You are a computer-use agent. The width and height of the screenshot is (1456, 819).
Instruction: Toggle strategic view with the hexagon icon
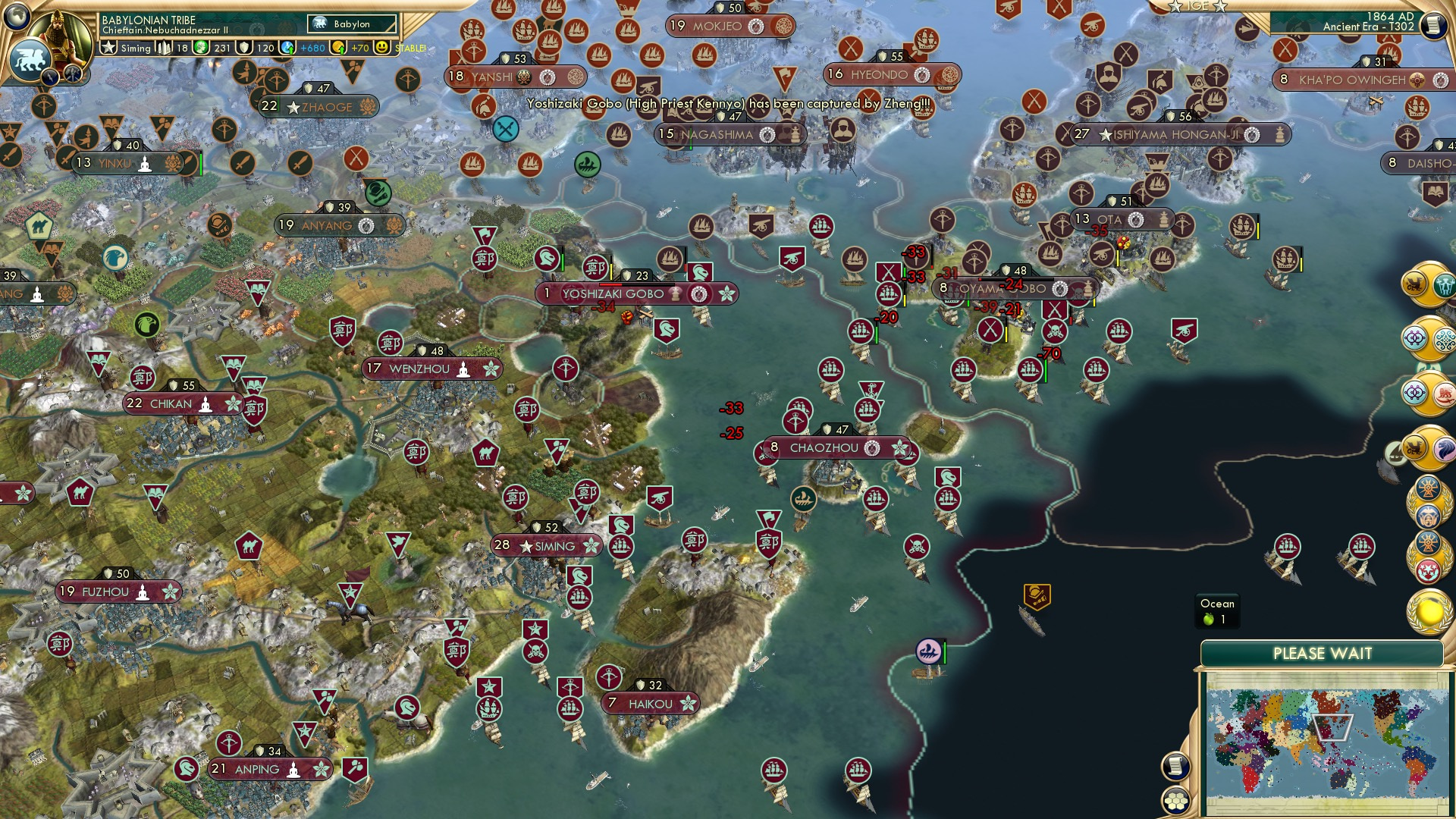[x=1176, y=800]
